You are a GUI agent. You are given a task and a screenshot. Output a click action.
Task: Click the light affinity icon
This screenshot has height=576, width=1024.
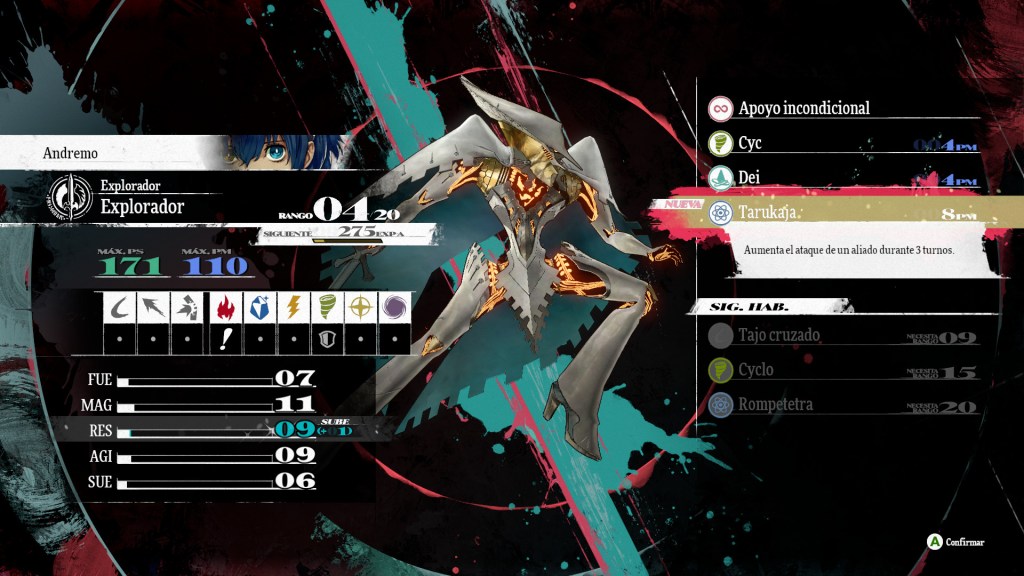point(361,307)
